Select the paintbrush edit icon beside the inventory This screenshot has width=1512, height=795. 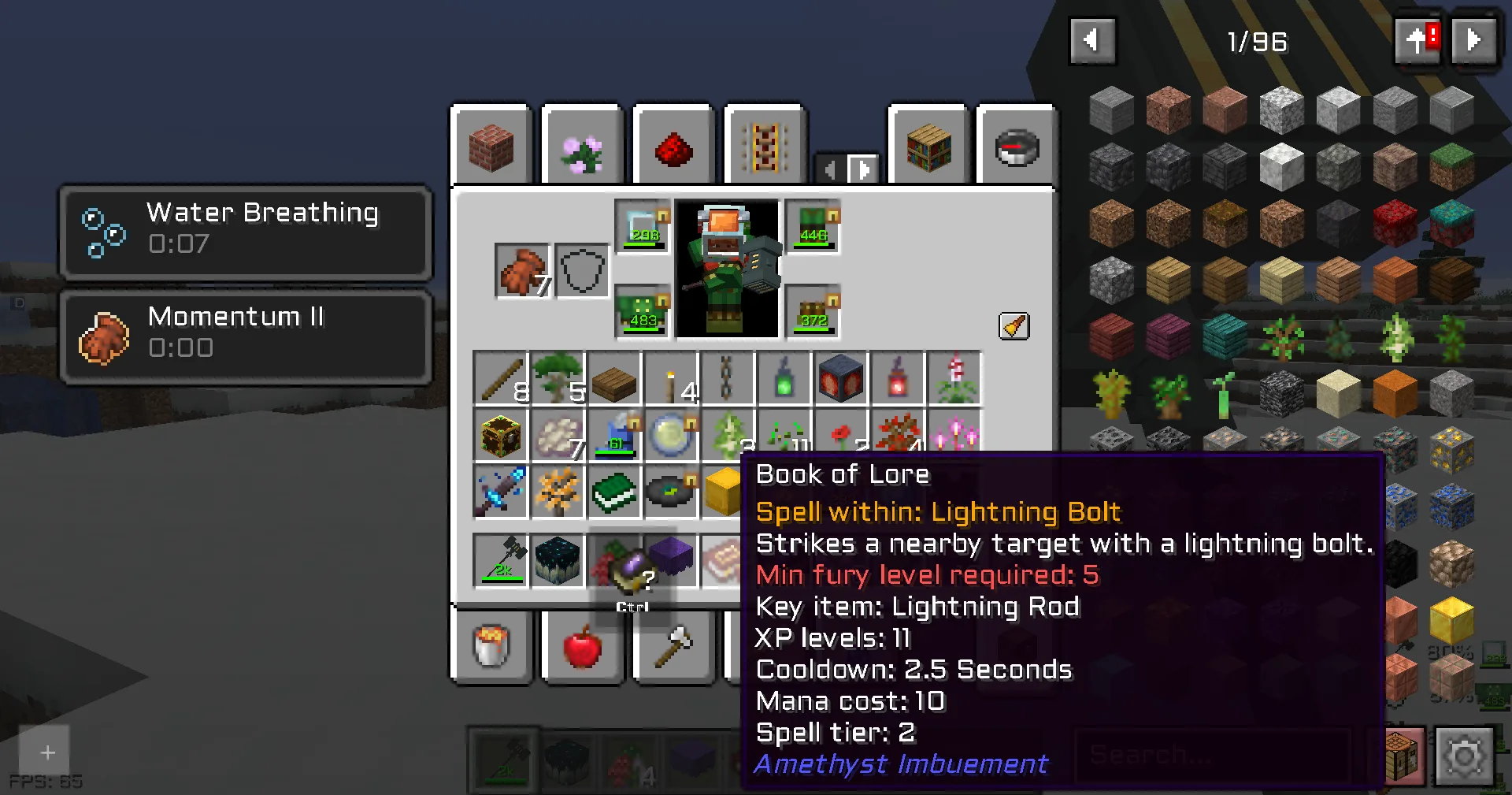coord(1014,326)
